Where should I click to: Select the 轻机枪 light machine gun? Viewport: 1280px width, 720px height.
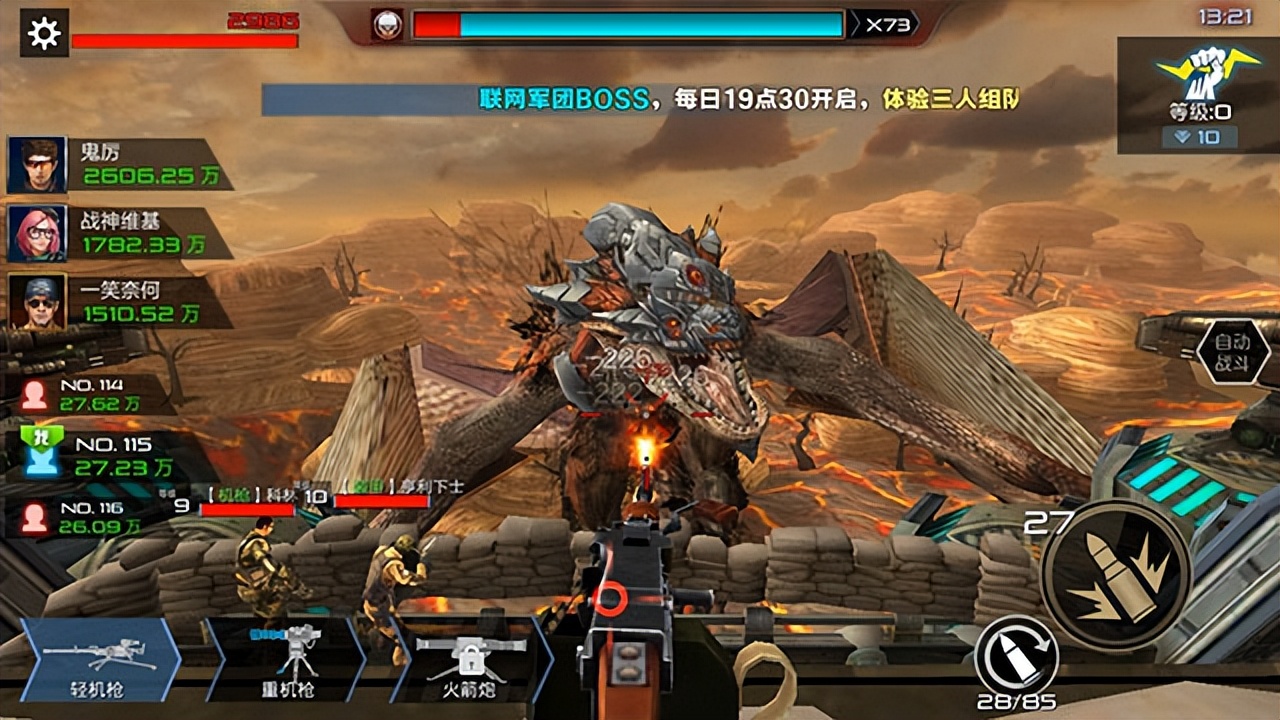coord(100,659)
